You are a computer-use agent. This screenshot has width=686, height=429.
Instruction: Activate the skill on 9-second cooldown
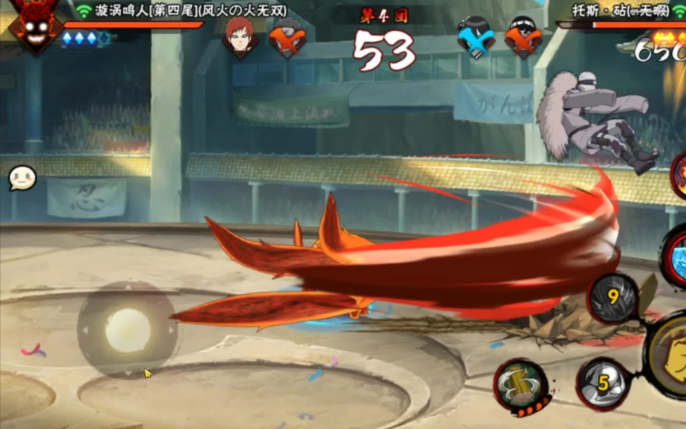[x=613, y=298]
